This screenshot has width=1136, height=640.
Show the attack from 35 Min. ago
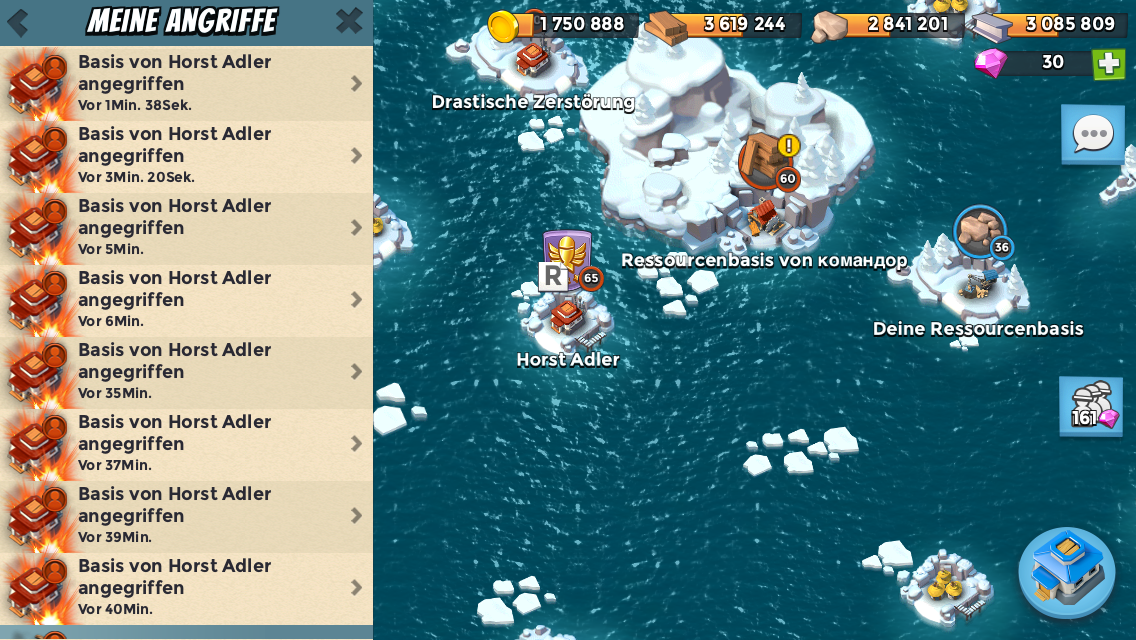coord(186,371)
